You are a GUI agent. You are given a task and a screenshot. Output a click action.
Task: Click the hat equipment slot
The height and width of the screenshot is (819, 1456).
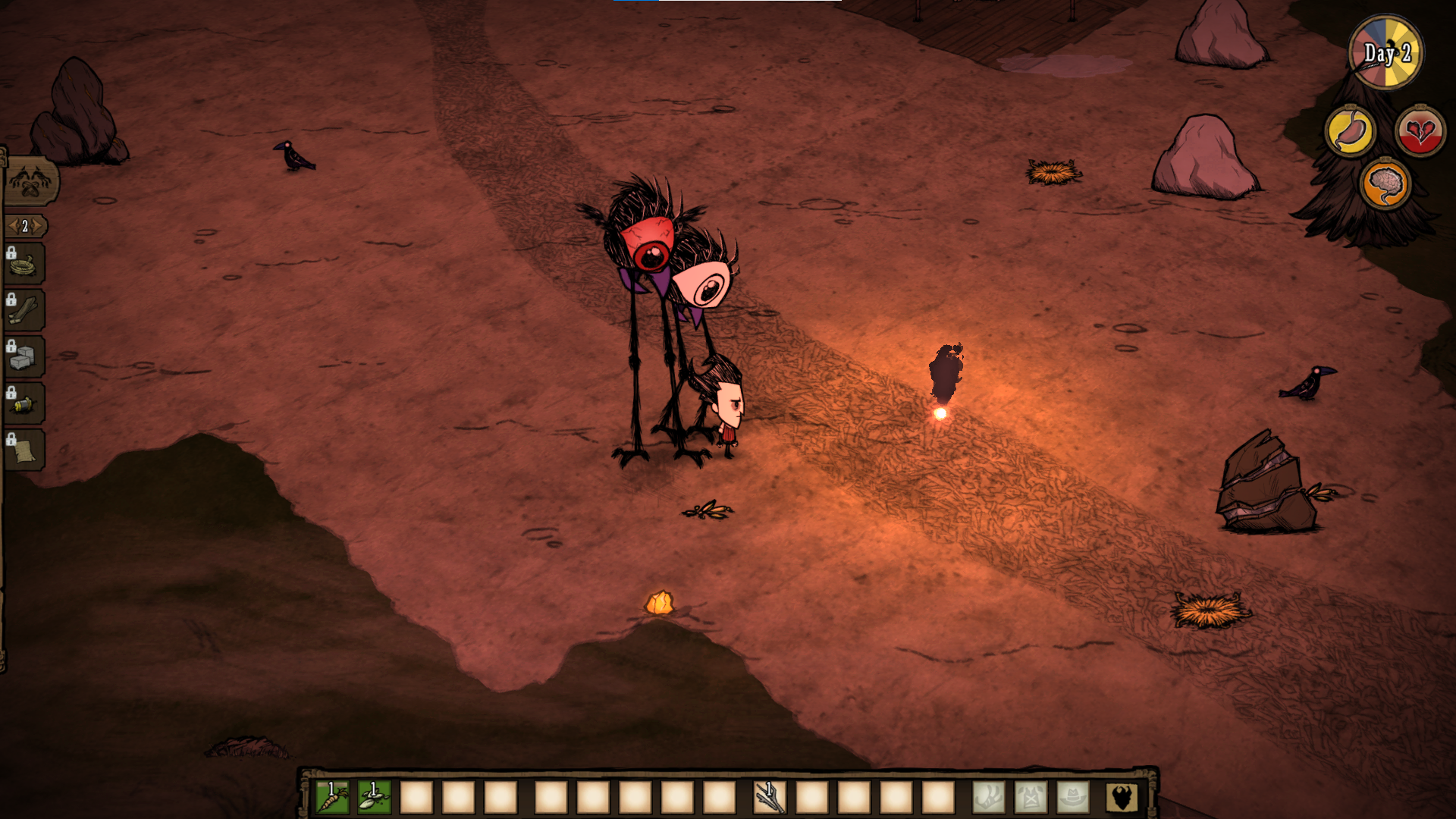click(1072, 798)
